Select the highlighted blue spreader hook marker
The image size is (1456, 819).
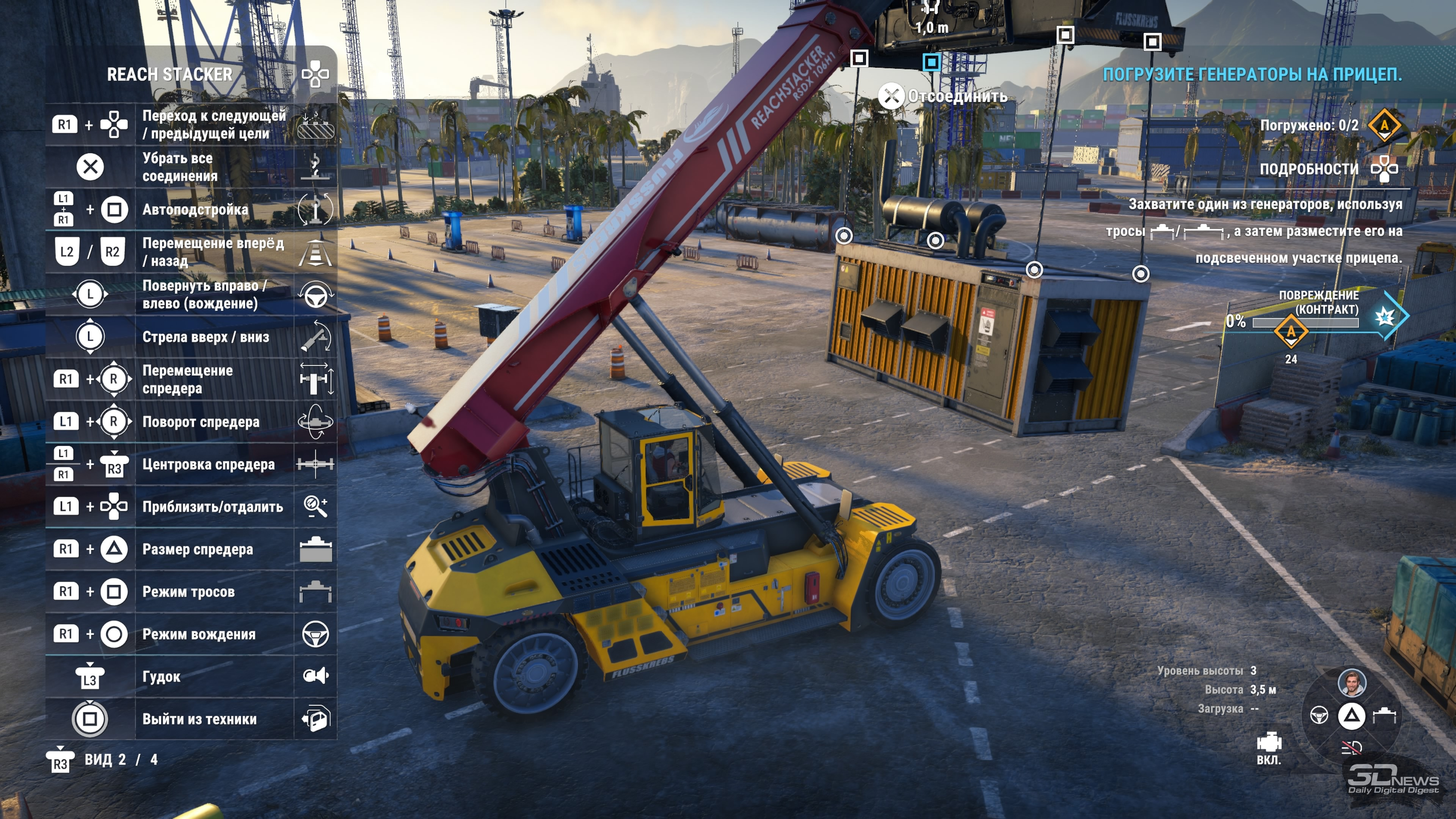coord(932,61)
